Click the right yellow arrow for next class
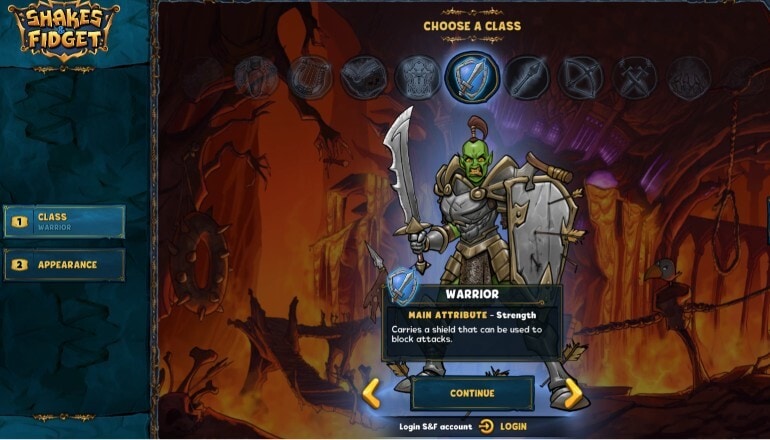 click(573, 393)
